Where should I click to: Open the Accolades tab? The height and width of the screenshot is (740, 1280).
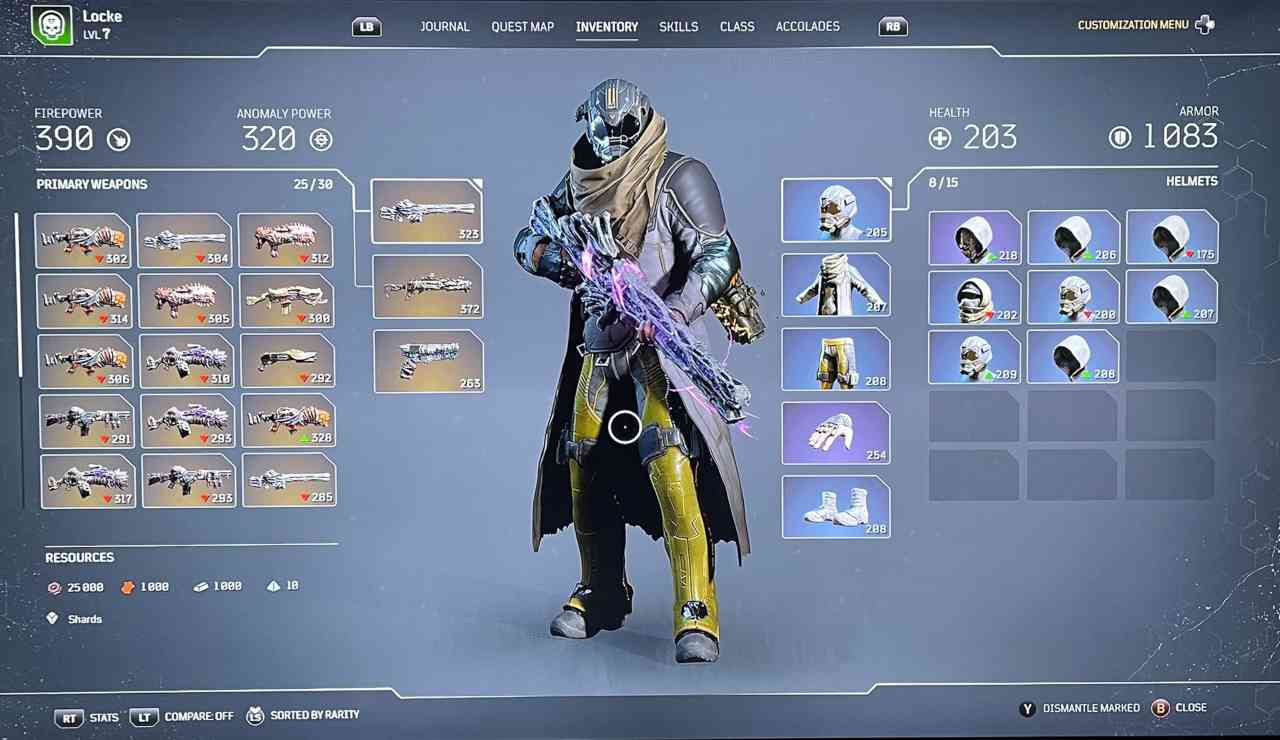pyautogui.click(x=808, y=27)
